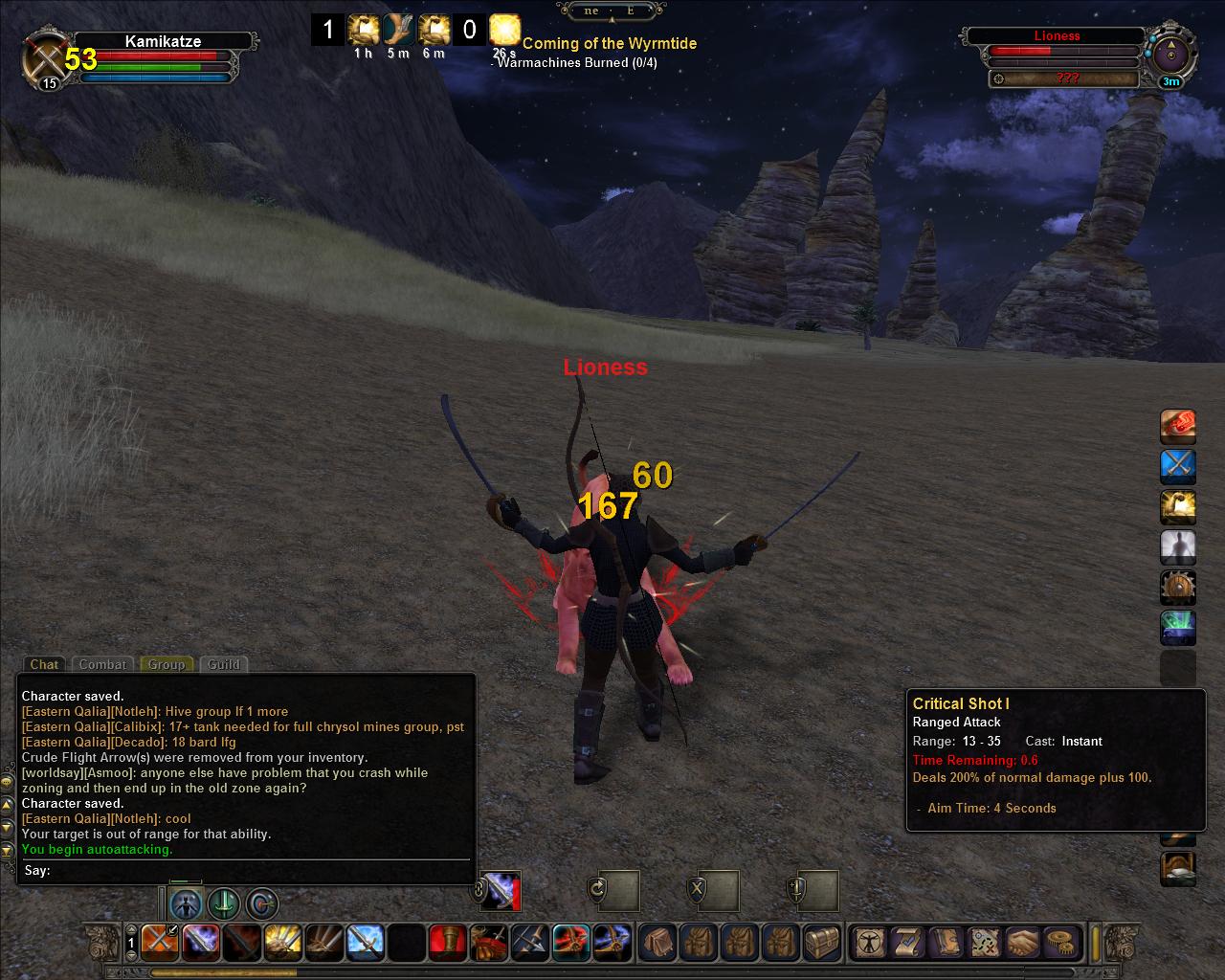
Task: Activate the crossed swords auto-attack hotbar slot
Action: tap(159, 942)
